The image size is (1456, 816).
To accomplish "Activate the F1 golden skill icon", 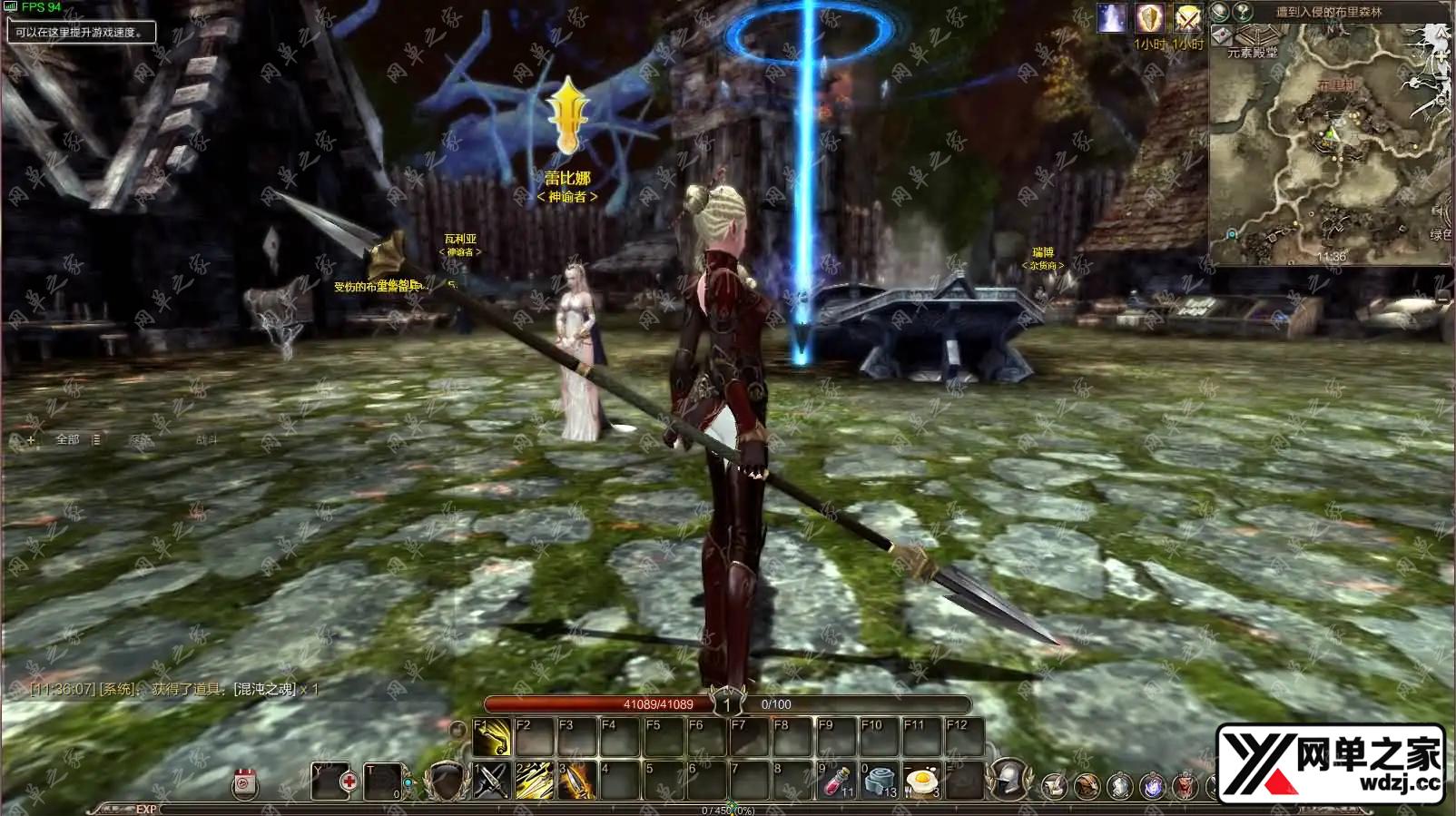I will 491,738.
